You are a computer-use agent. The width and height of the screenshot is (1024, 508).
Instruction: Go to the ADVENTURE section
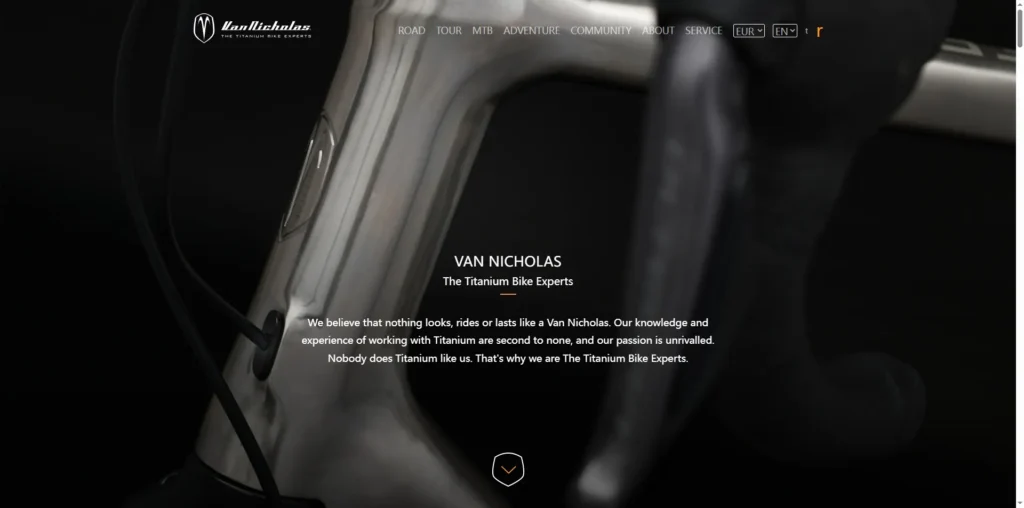point(531,31)
